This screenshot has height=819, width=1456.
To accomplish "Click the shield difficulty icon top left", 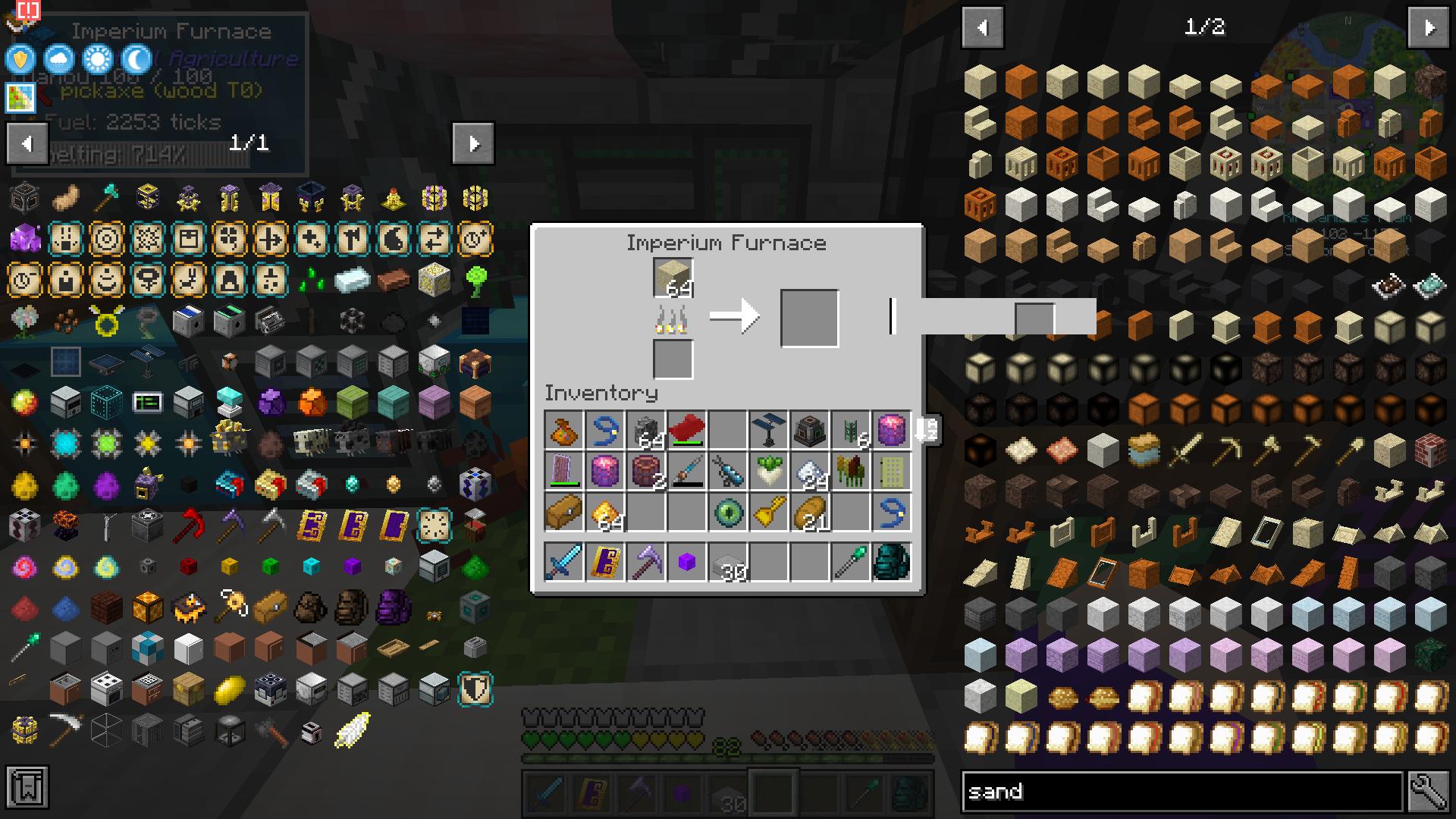I will pyautogui.click(x=20, y=59).
